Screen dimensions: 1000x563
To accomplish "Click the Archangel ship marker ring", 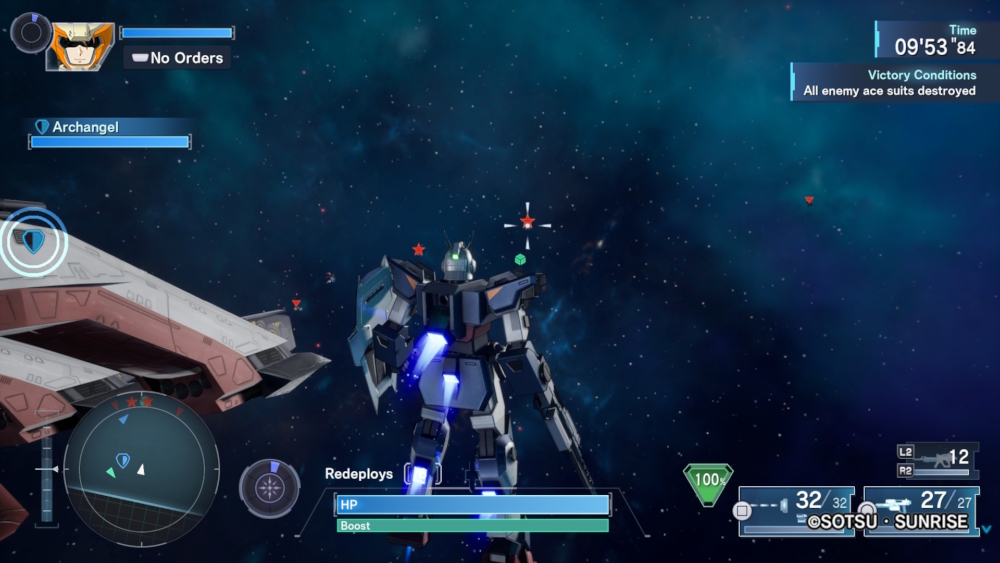I will pos(34,241).
